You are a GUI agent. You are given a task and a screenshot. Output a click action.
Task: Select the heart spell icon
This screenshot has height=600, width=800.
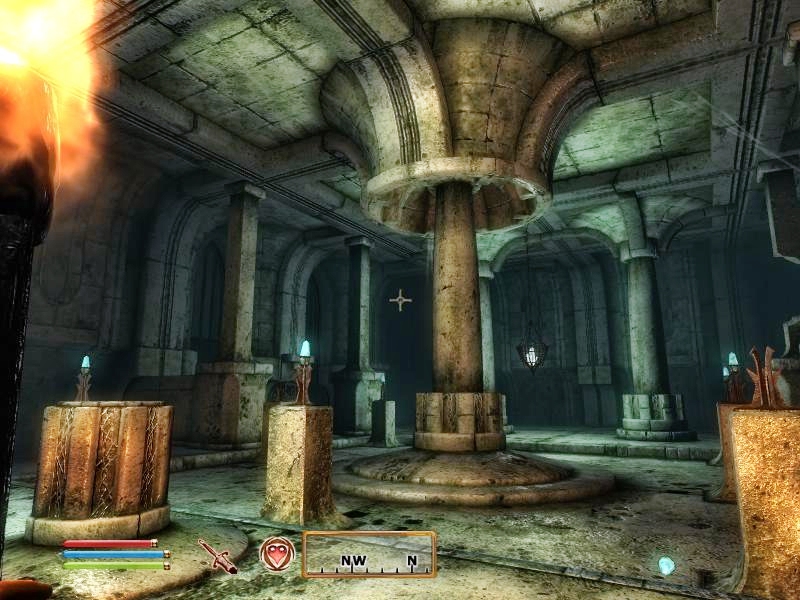point(277,553)
